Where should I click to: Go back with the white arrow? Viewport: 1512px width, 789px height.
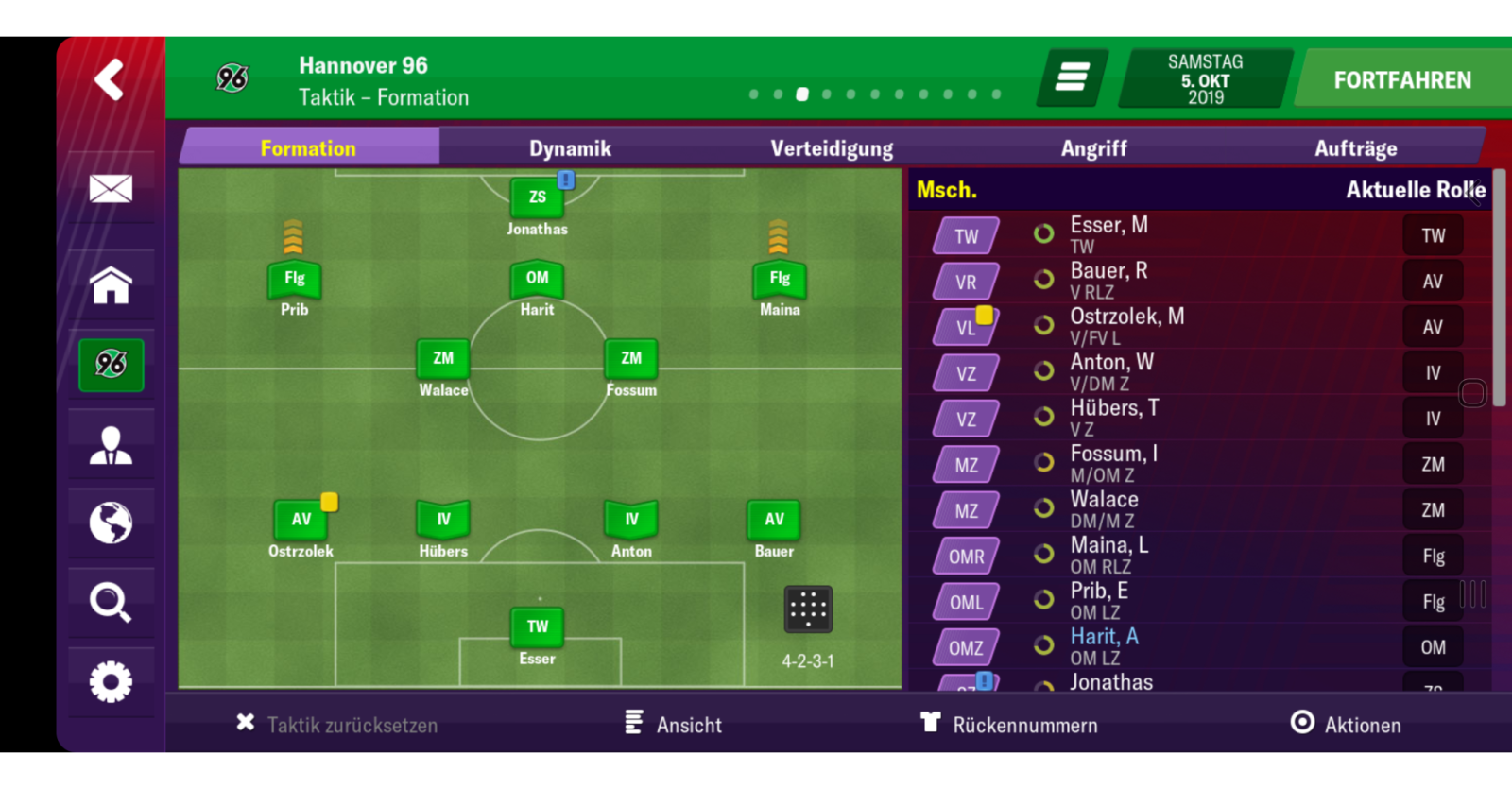point(110,79)
